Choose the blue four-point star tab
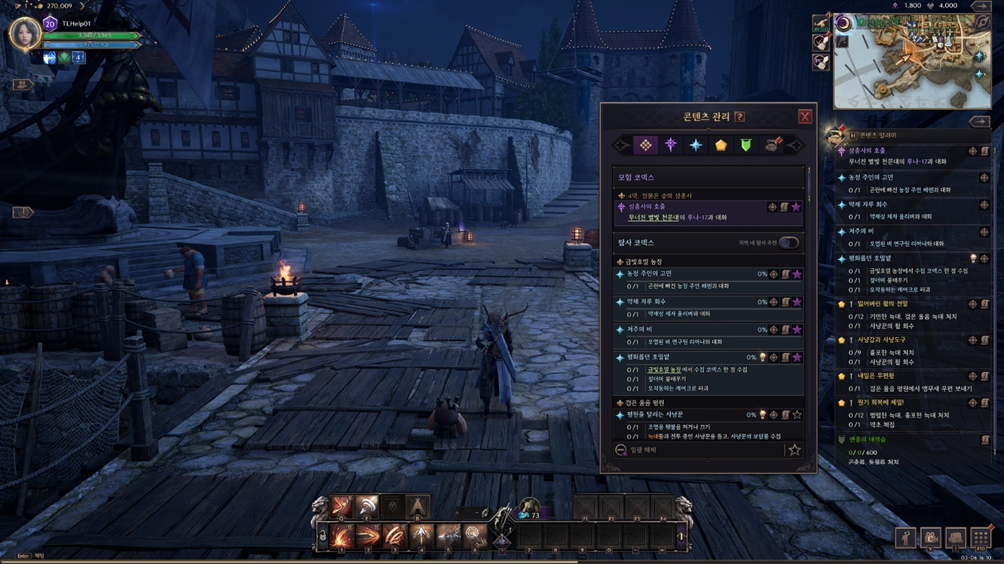1004x564 pixels. pos(695,146)
